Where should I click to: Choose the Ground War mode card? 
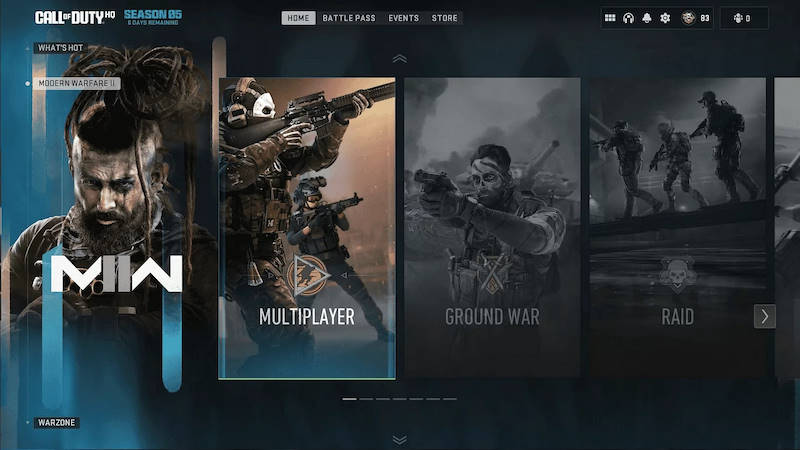(492, 229)
